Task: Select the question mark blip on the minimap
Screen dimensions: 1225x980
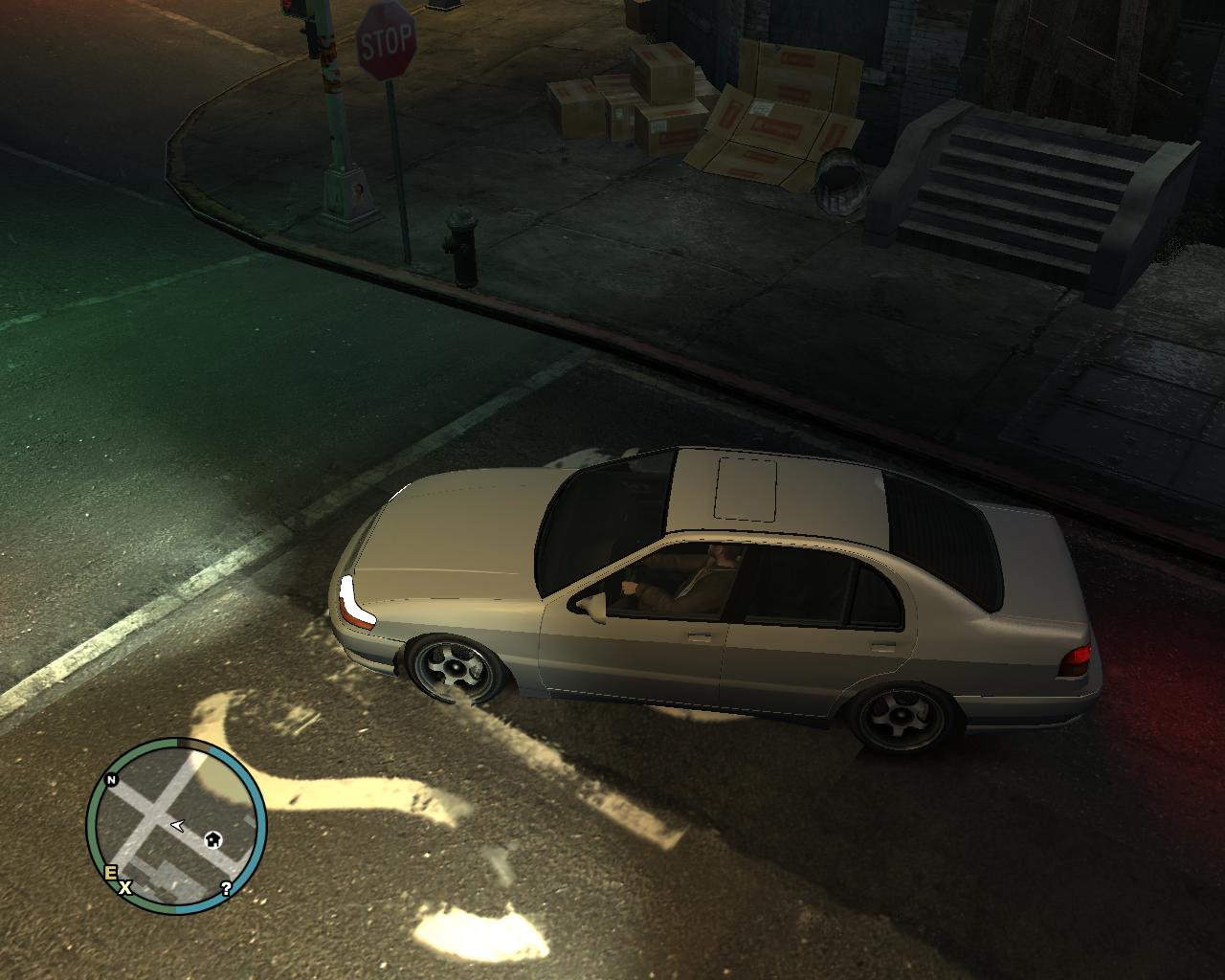Action: click(x=226, y=888)
